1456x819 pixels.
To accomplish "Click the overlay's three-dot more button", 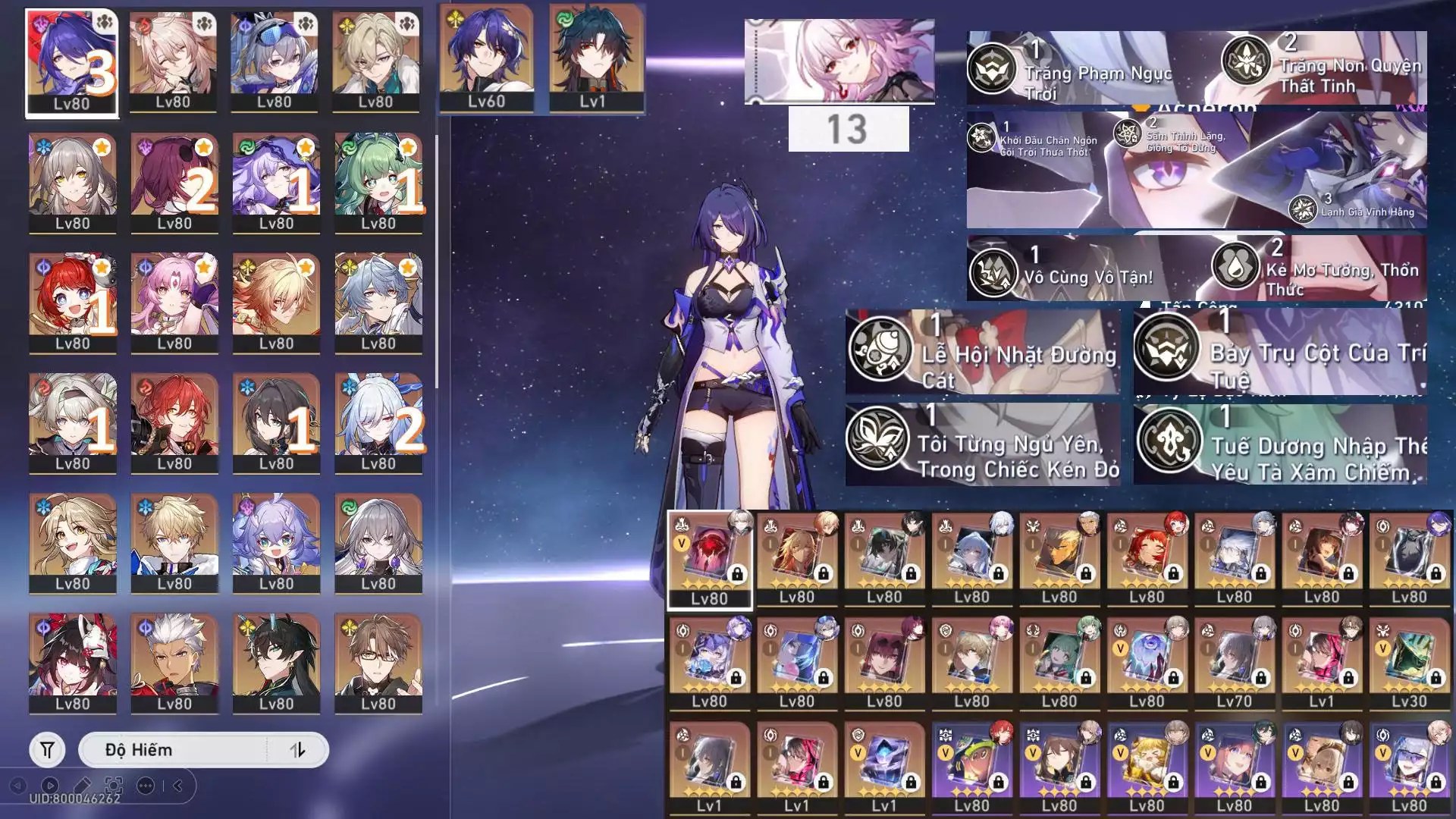I will (146, 786).
